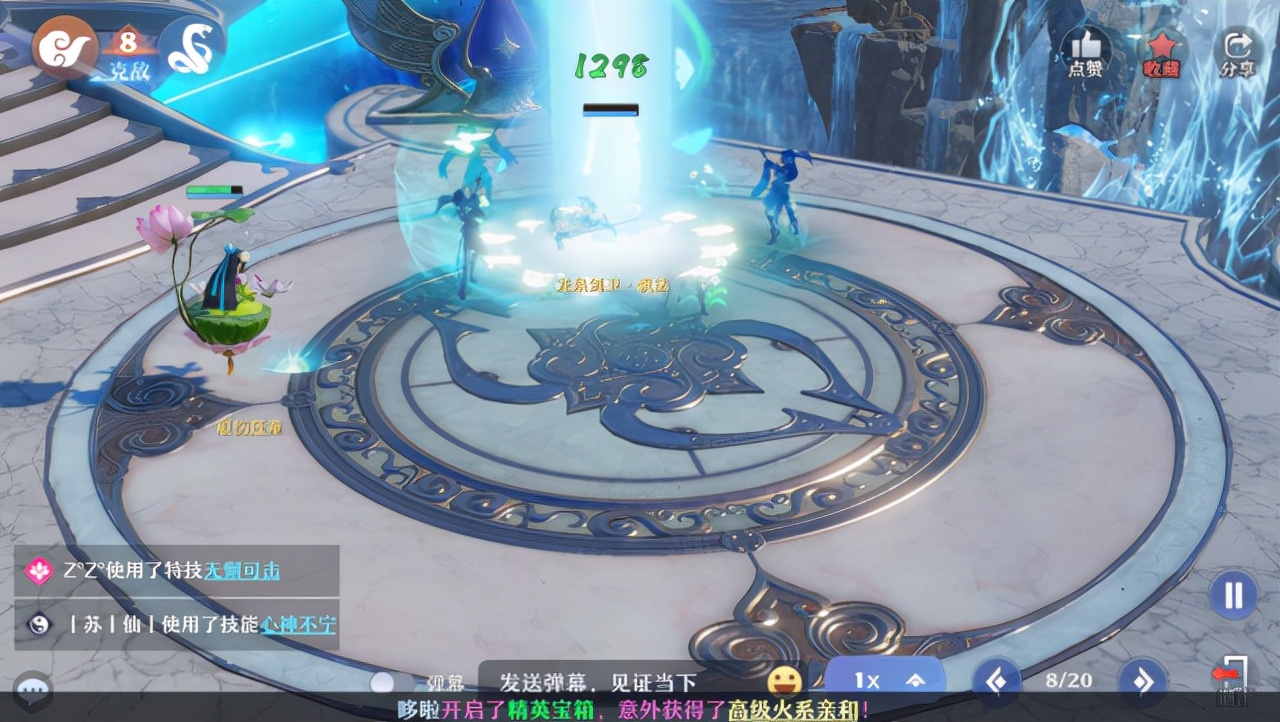Screen dimensions: 1280x722
Task: Open the 天魔回击 skill link
Action: (242, 571)
